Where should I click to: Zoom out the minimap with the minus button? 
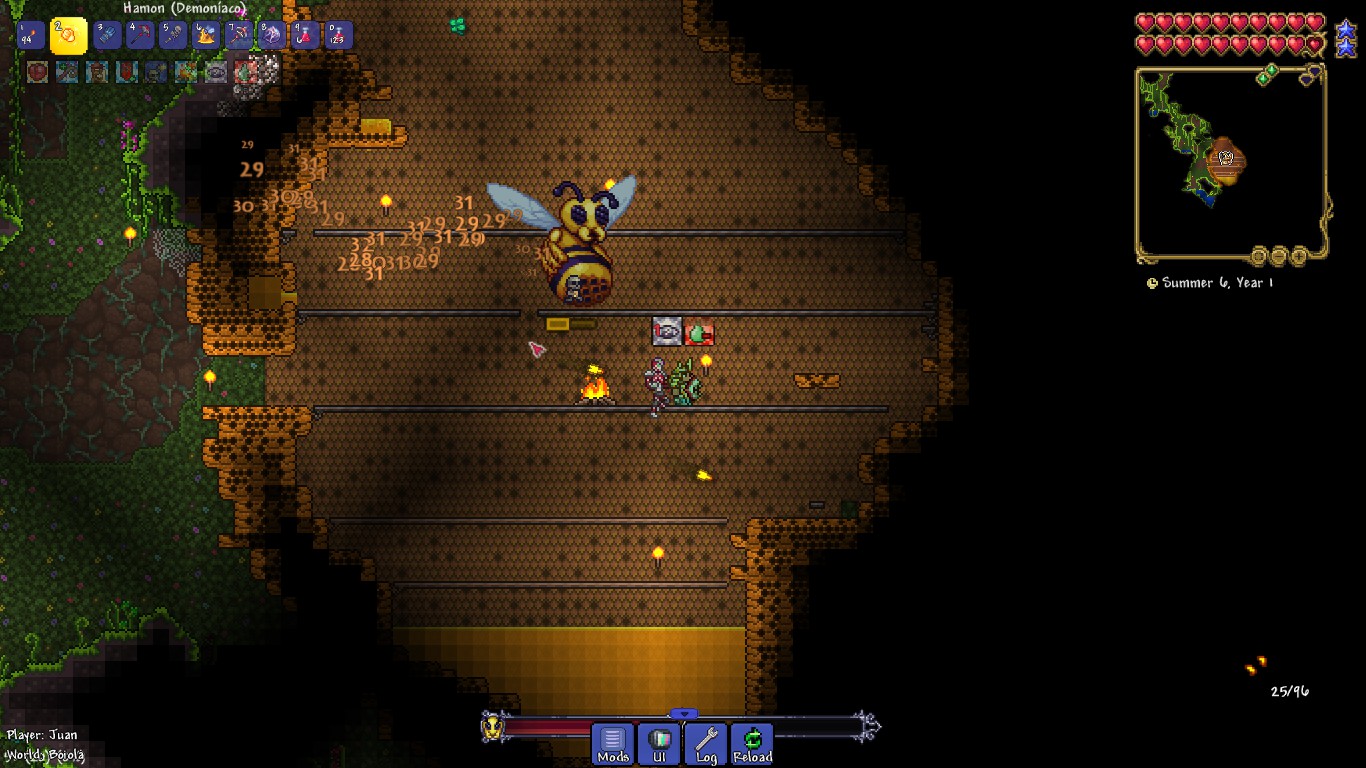pos(1278,256)
